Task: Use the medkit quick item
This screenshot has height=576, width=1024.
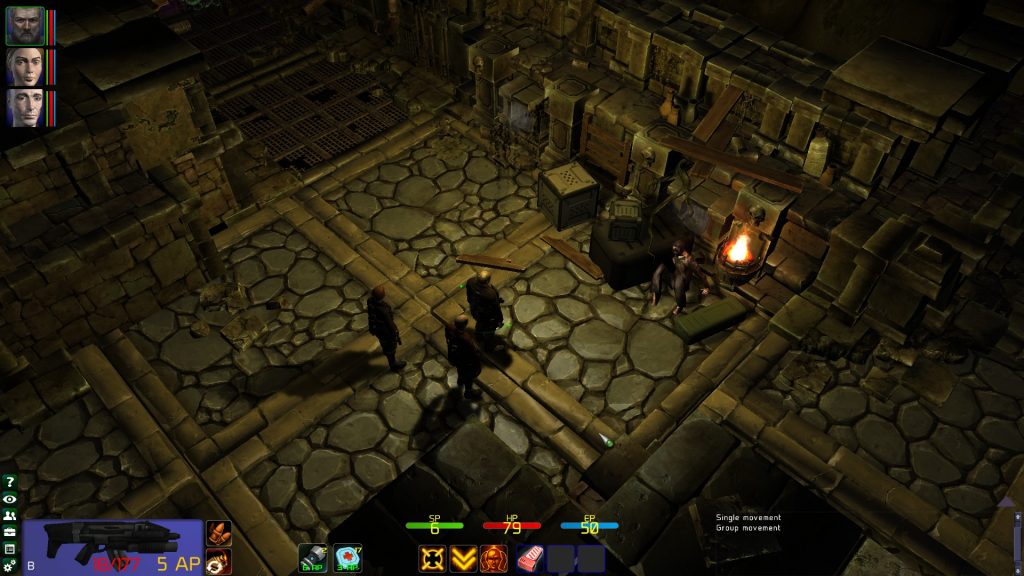Action: point(347,558)
